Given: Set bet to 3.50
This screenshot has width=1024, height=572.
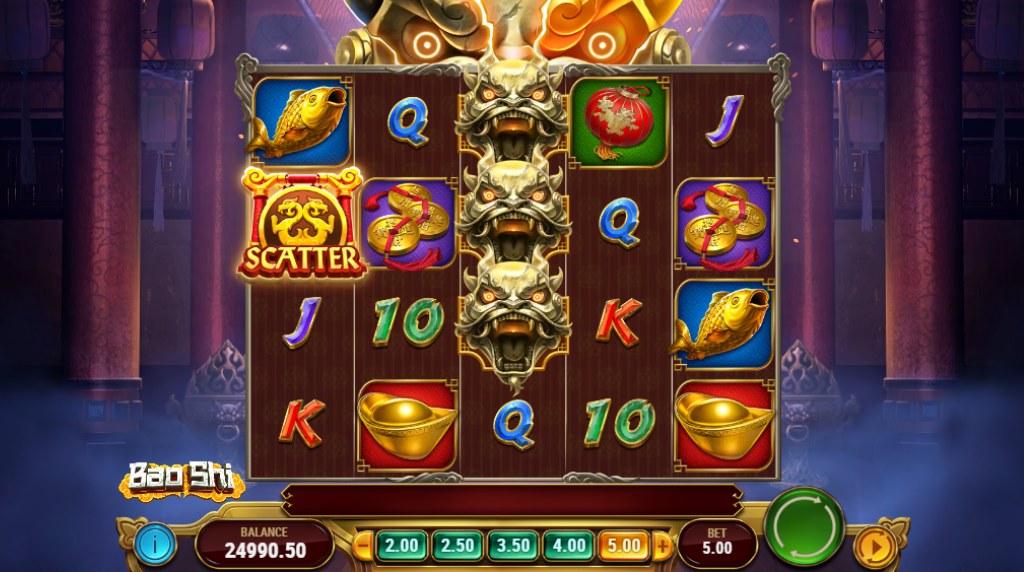Looking at the screenshot, I should point(512,546).
